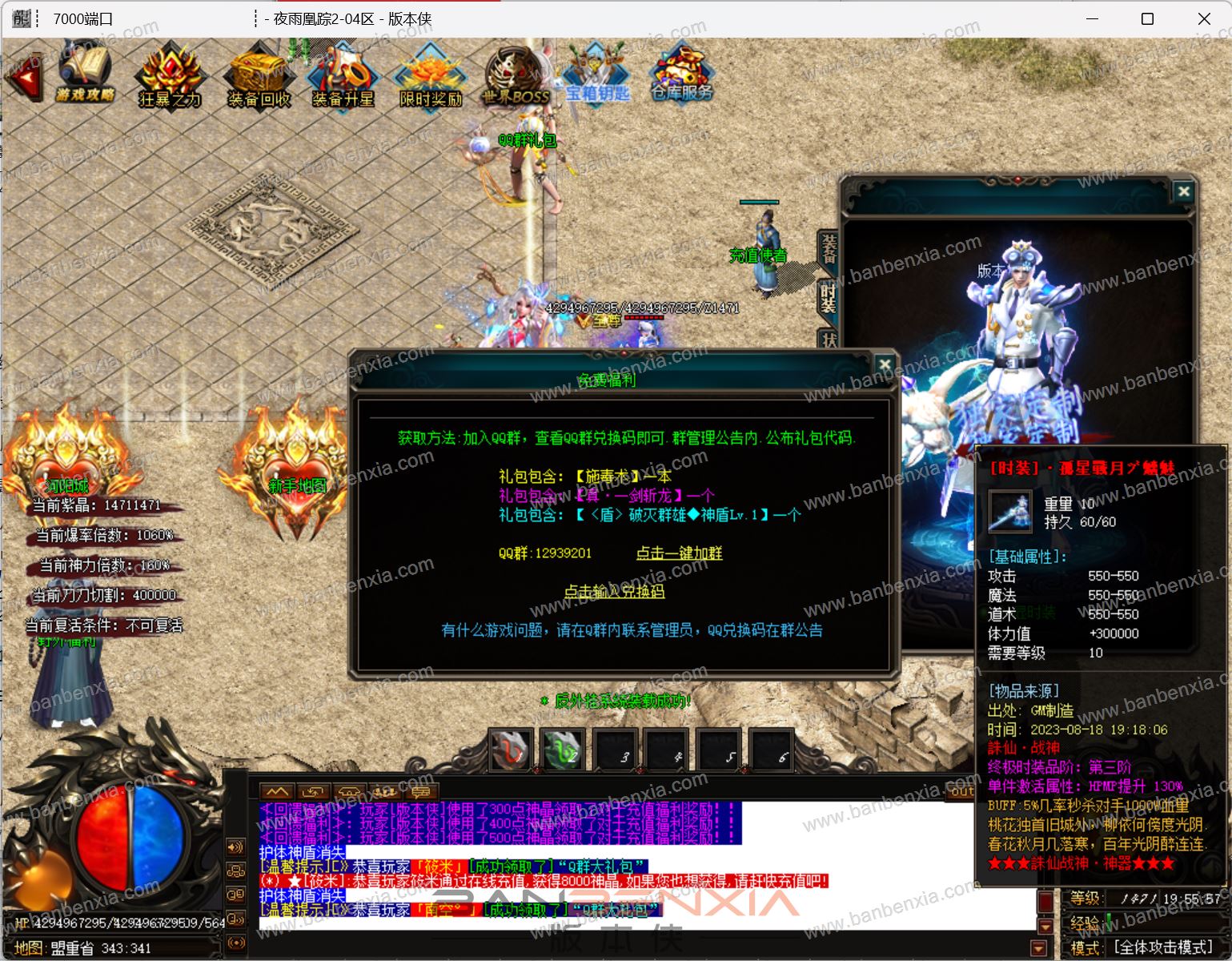The image size is (1232, 961).
Task: Open the 仓库服务 warehouse service icon
Action: (x=681, y=76)
